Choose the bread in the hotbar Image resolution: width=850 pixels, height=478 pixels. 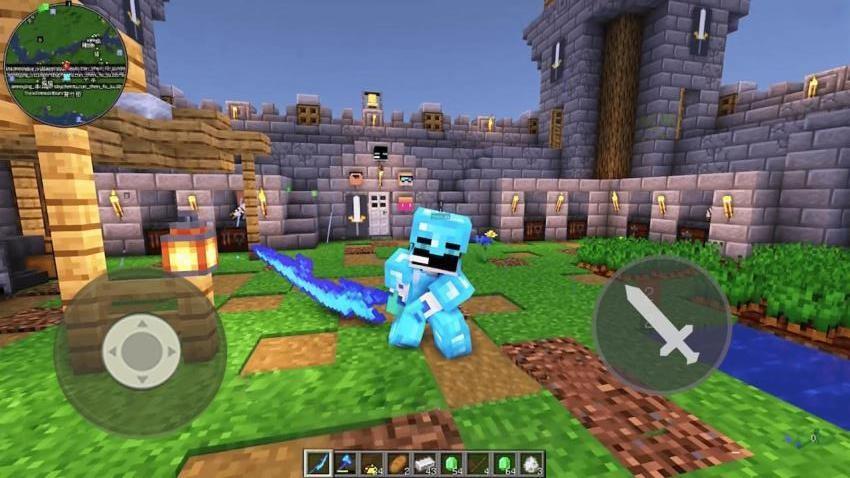tap(398, 462)
